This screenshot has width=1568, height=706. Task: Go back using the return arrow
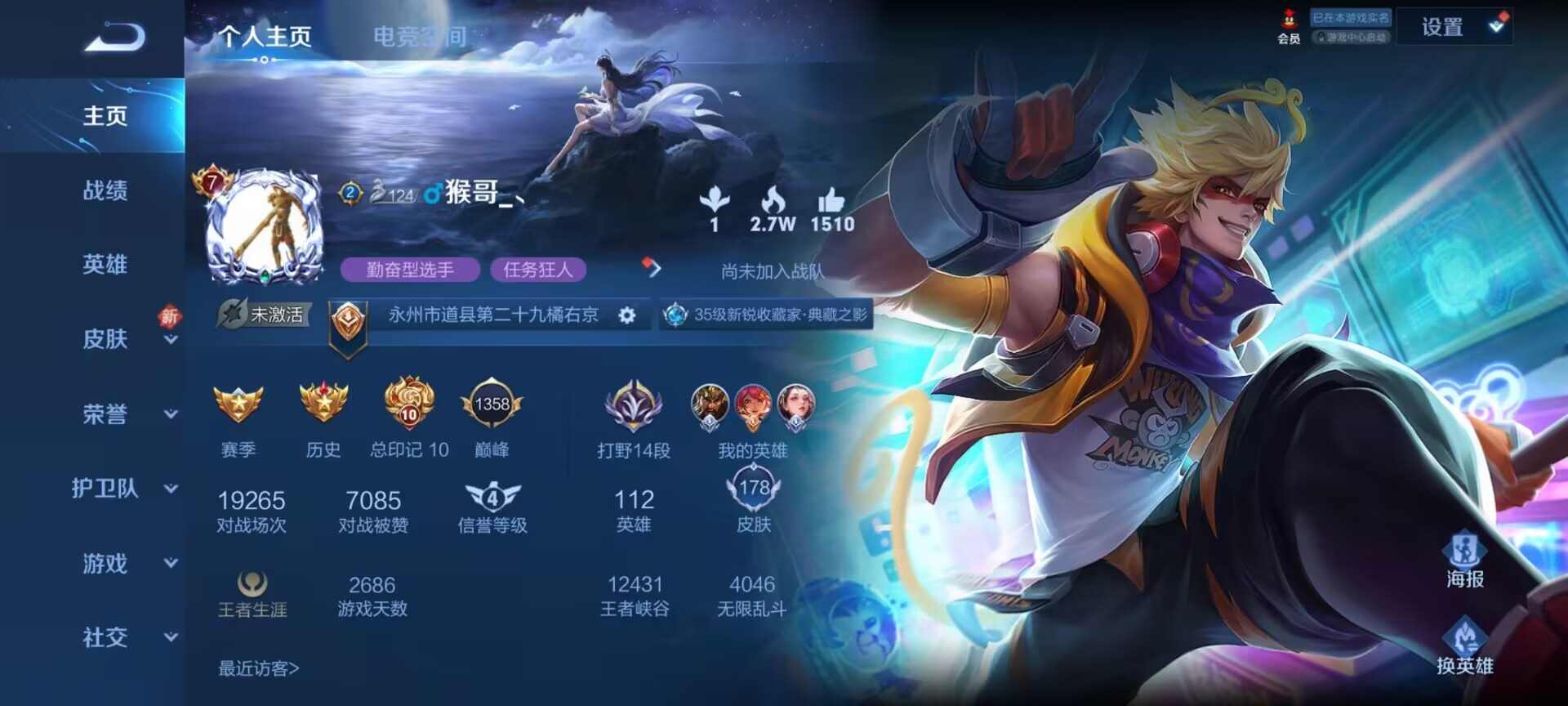coord(114,38)
